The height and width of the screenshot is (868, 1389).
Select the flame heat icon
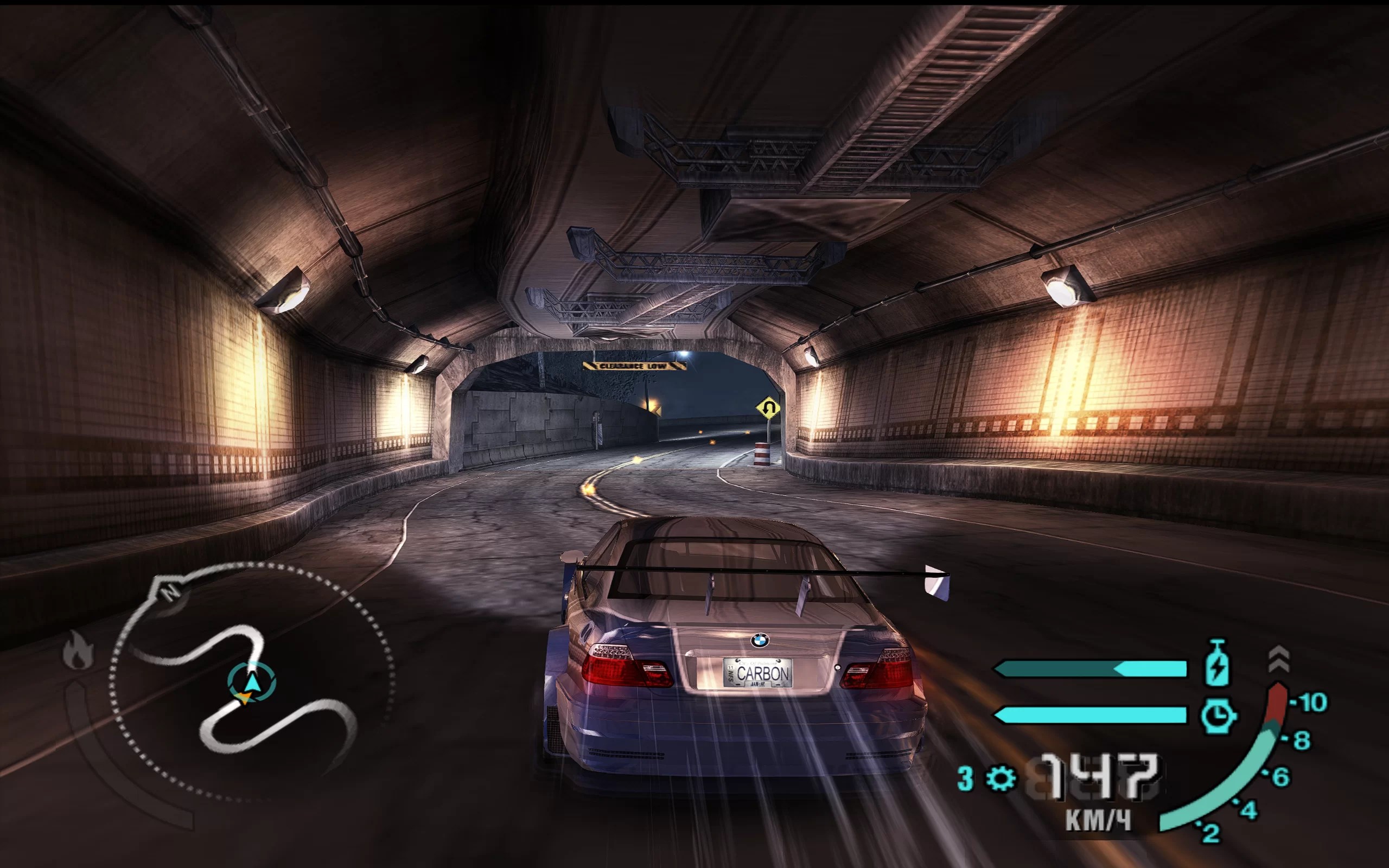79,650
